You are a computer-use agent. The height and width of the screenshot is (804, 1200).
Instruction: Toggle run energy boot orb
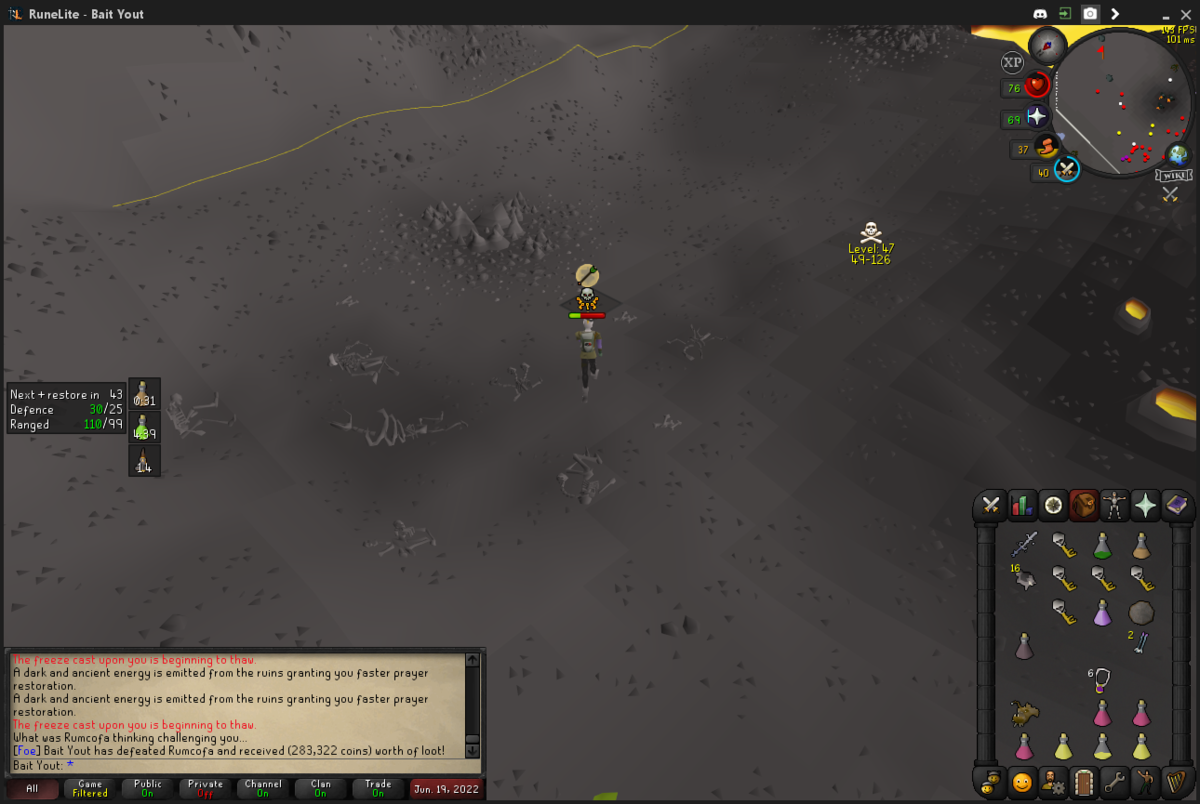[x=1047, y=148]
